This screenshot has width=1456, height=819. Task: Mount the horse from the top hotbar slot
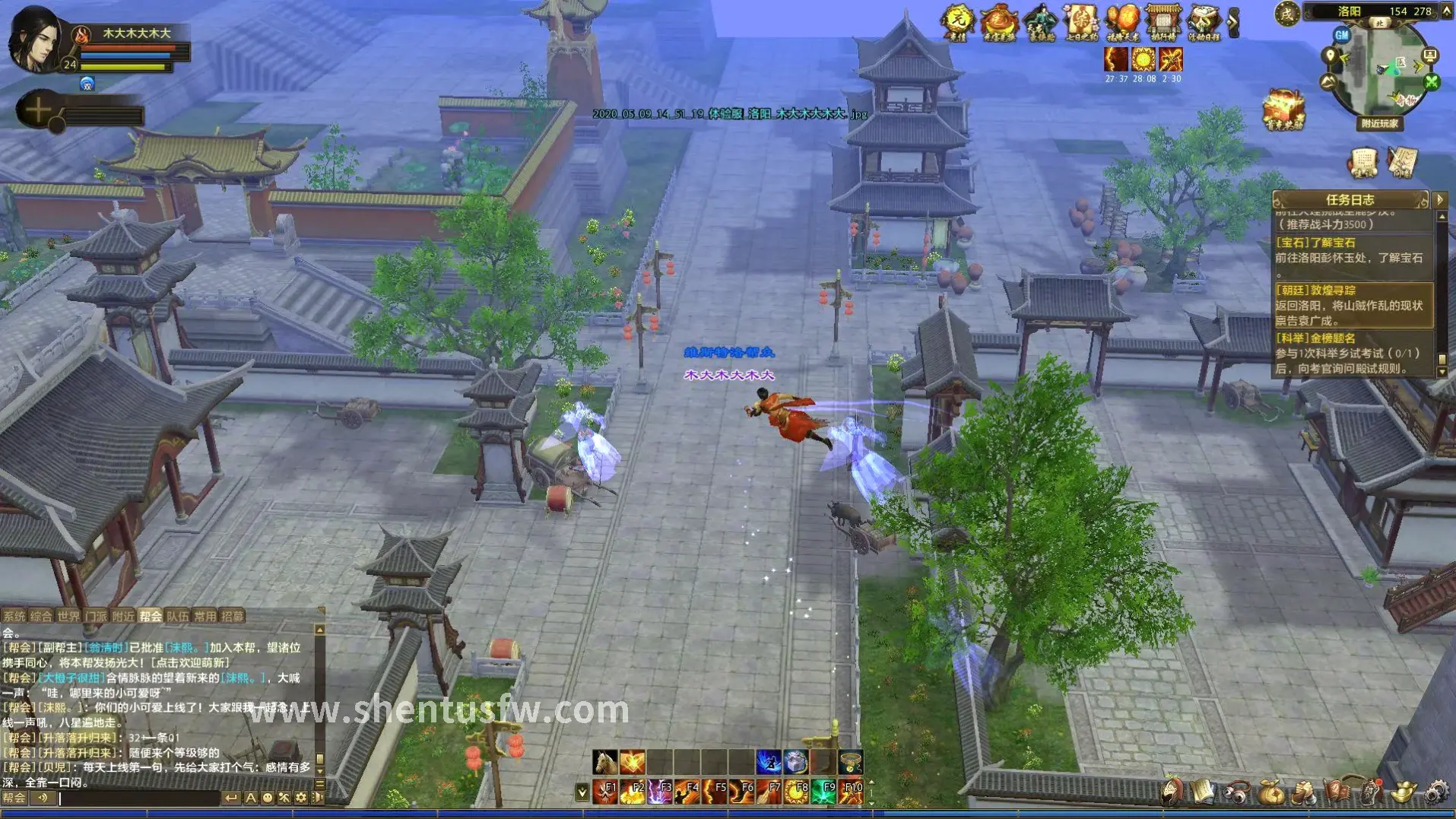605,761
